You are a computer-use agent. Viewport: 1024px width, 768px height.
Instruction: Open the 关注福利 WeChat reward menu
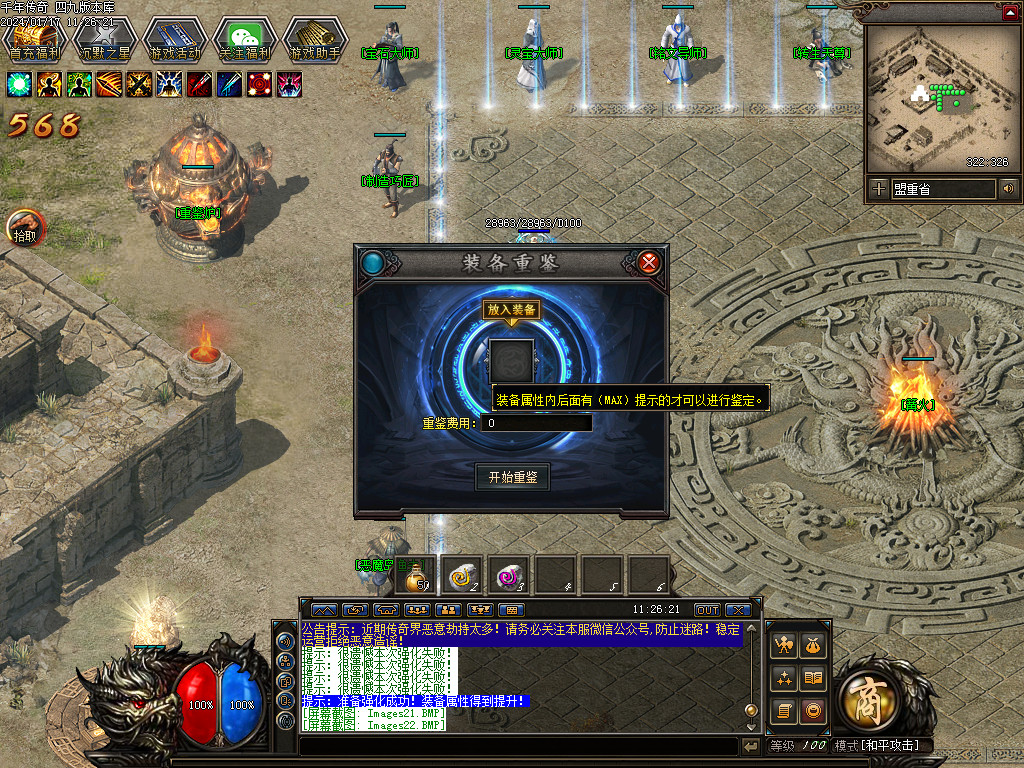[x=245, y=40]
